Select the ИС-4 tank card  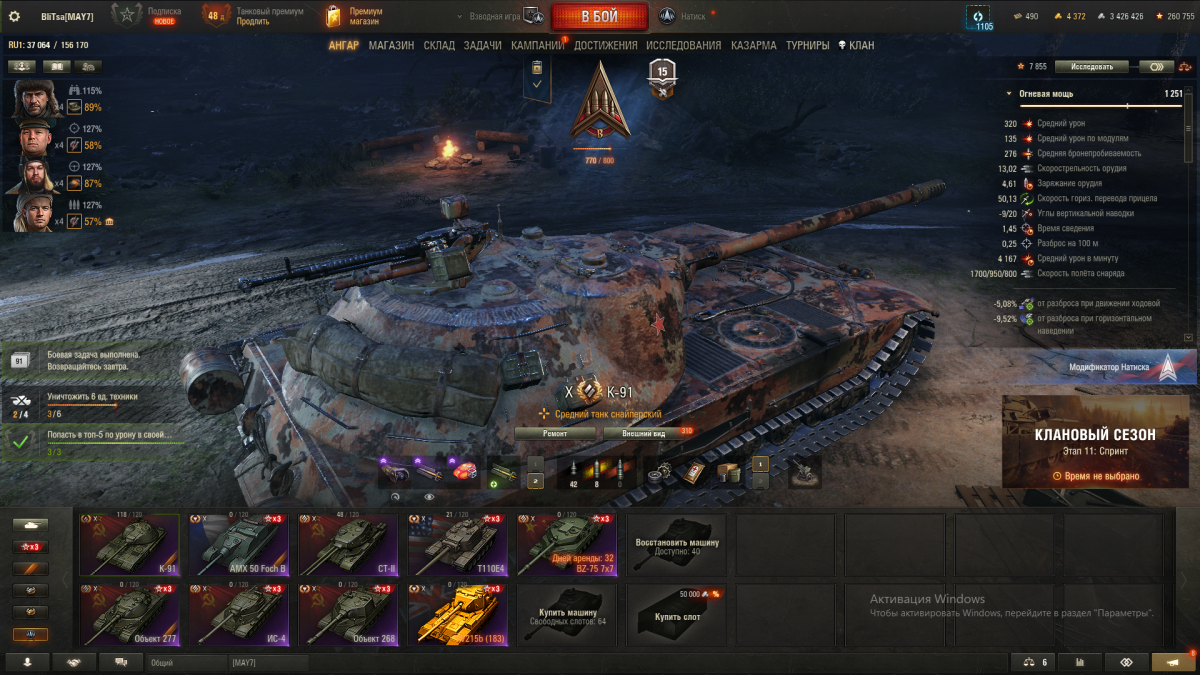238,614
